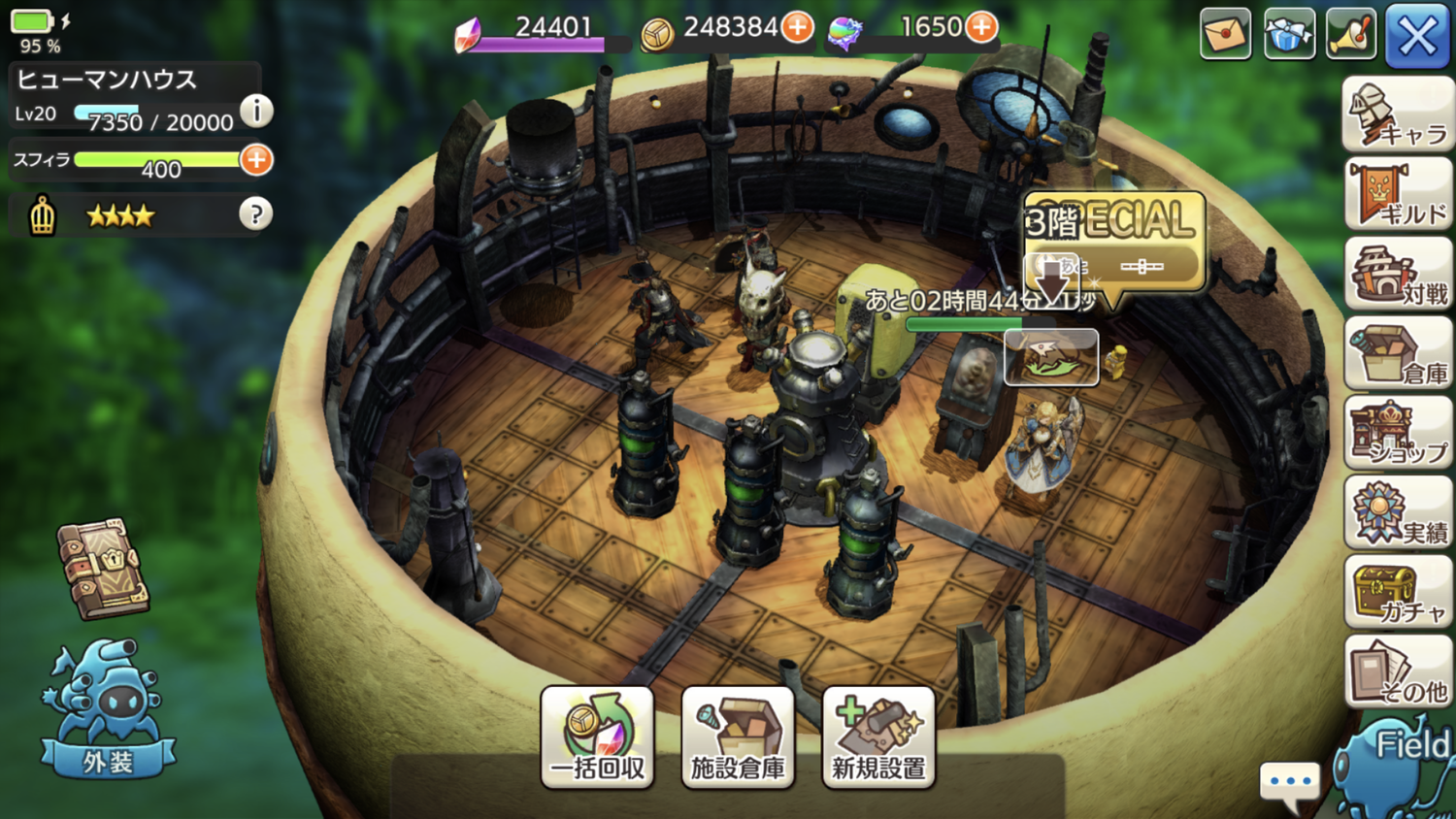Open the ギルド guild menu
Viewport: 1456px width, 819px height.
pyautogui.click(x=1398, y=195)
